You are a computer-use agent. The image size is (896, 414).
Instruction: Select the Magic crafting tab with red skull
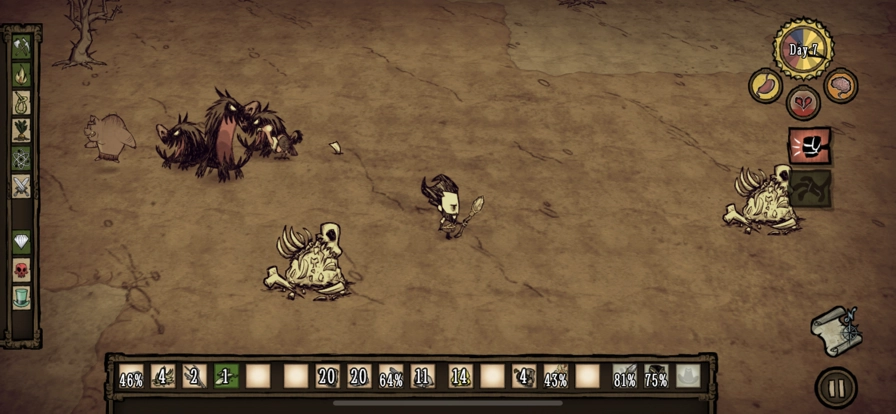[x=21, y=270]
